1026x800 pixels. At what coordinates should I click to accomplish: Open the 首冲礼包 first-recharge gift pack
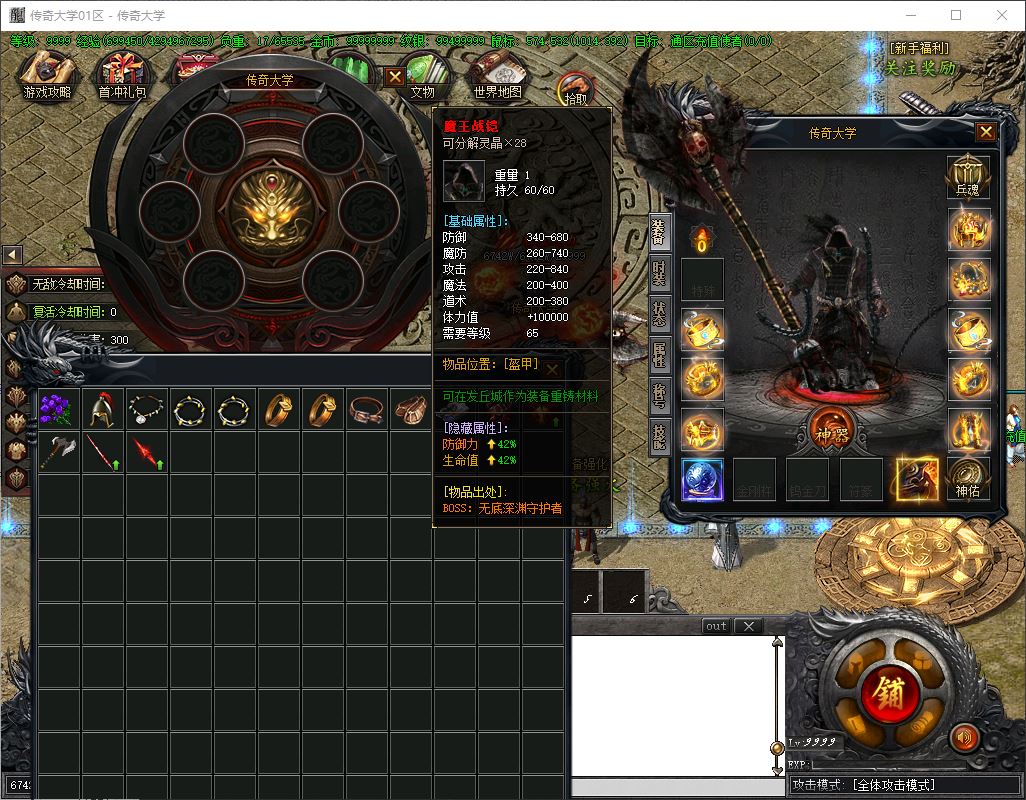121,74
